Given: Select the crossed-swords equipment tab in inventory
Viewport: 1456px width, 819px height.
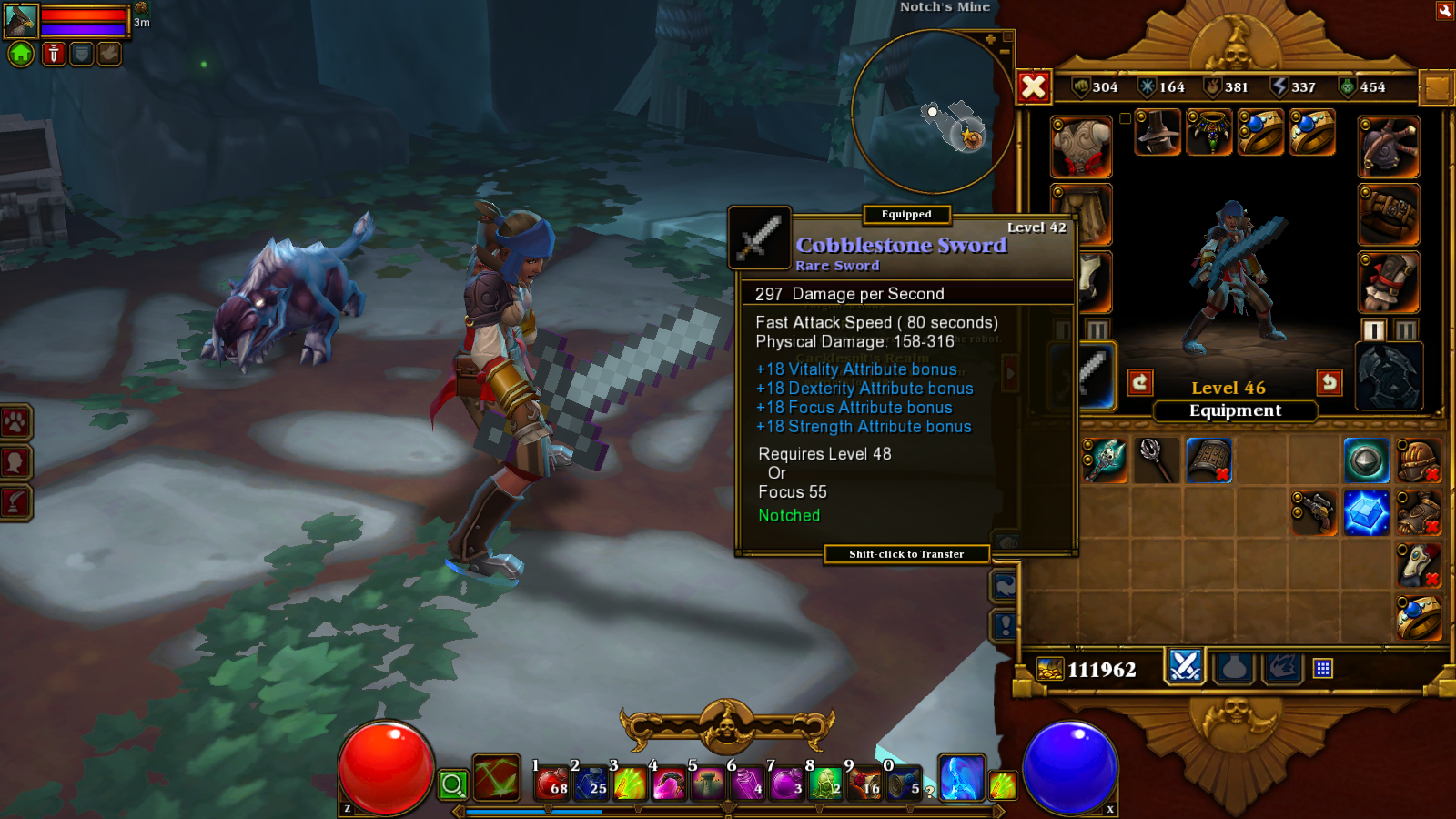Looking at the screenshot, I should (x=1183, y=669).
